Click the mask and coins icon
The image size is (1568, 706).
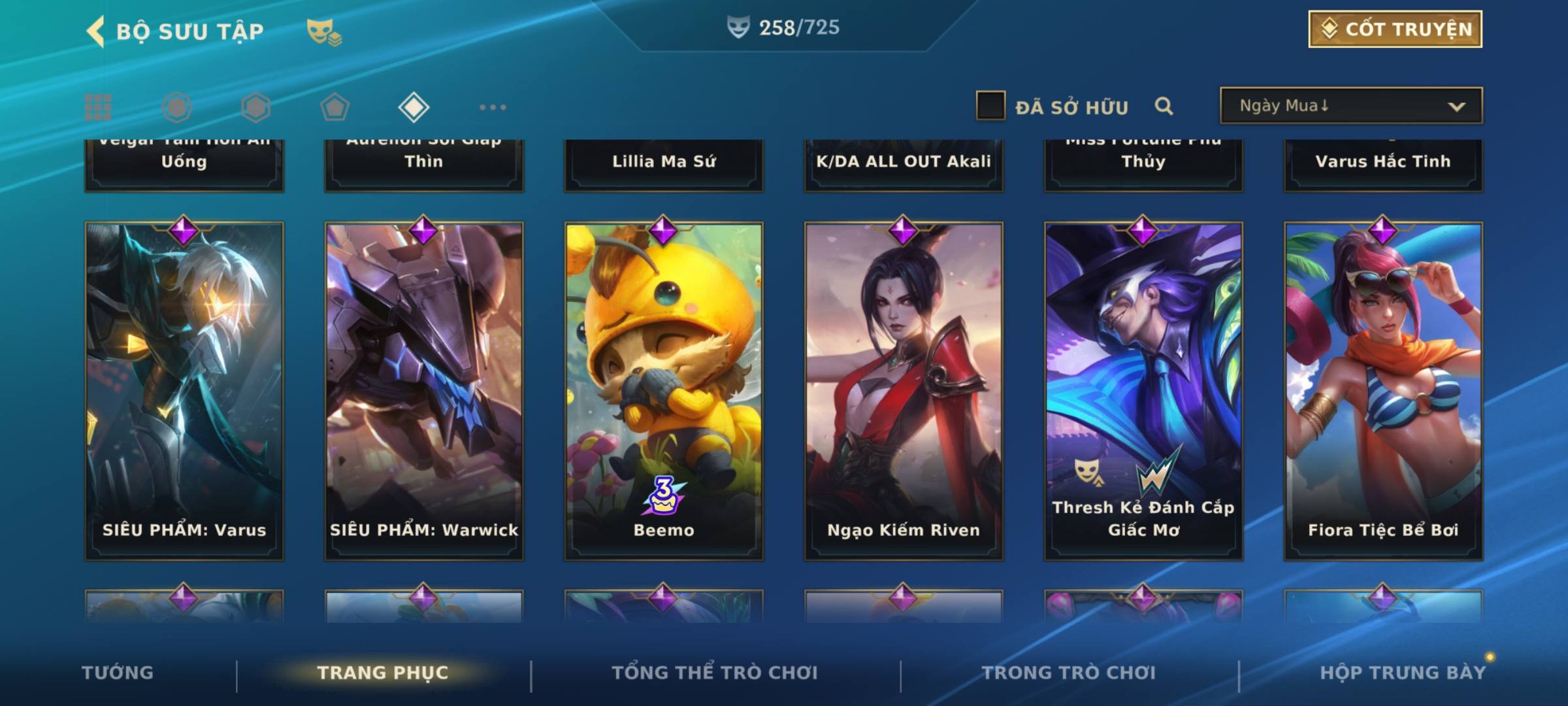[324, 32]
